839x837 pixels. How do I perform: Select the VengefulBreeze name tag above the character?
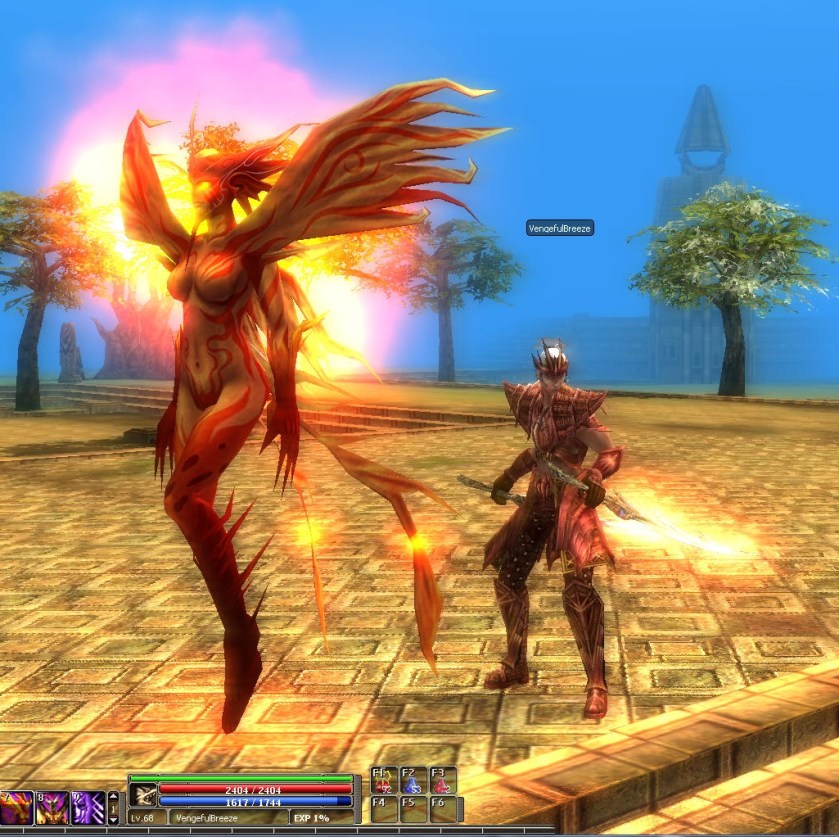click(560, 228)
